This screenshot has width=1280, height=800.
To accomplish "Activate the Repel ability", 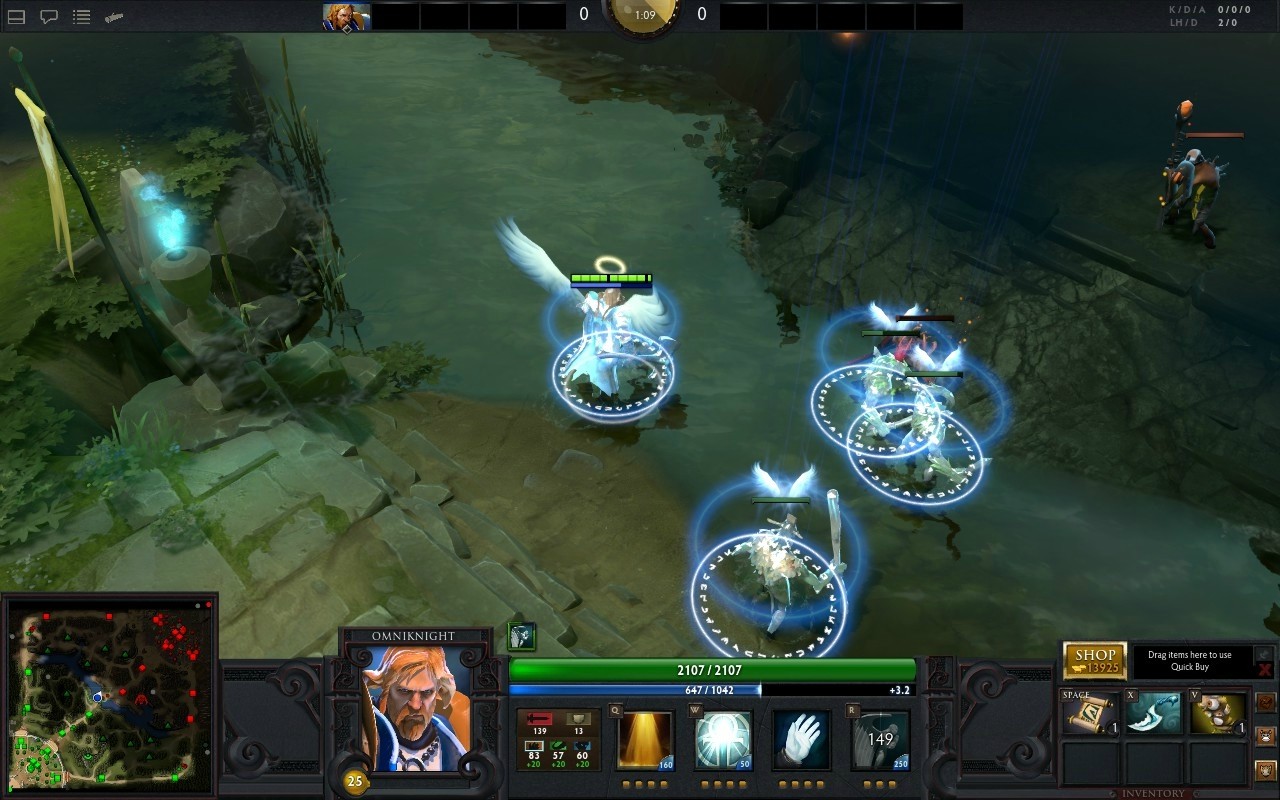I will point(723,740).
